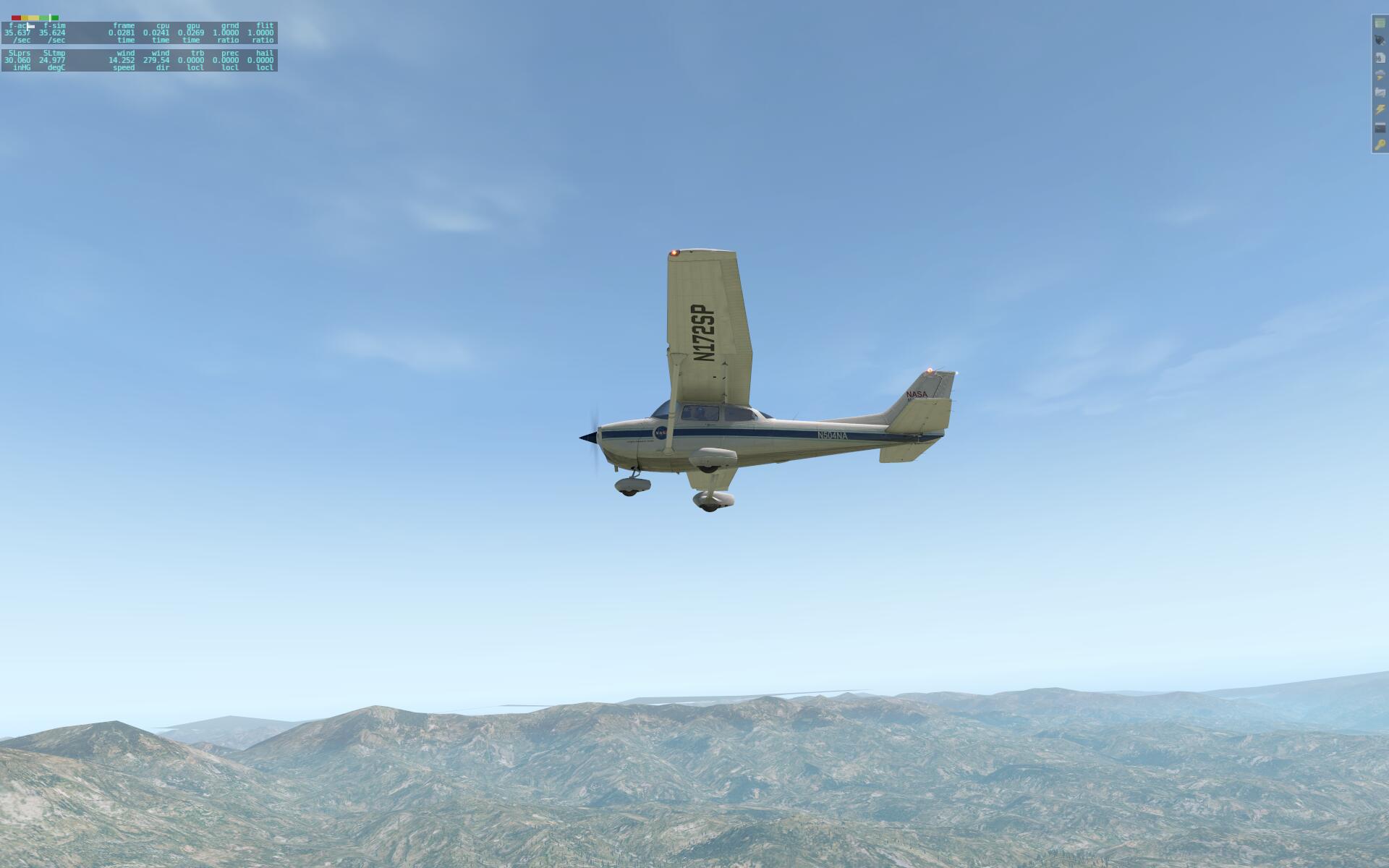Open the weather cloud icon in sidebar
Screen dimensions: 1389x868
click(x=1378, y=75)
